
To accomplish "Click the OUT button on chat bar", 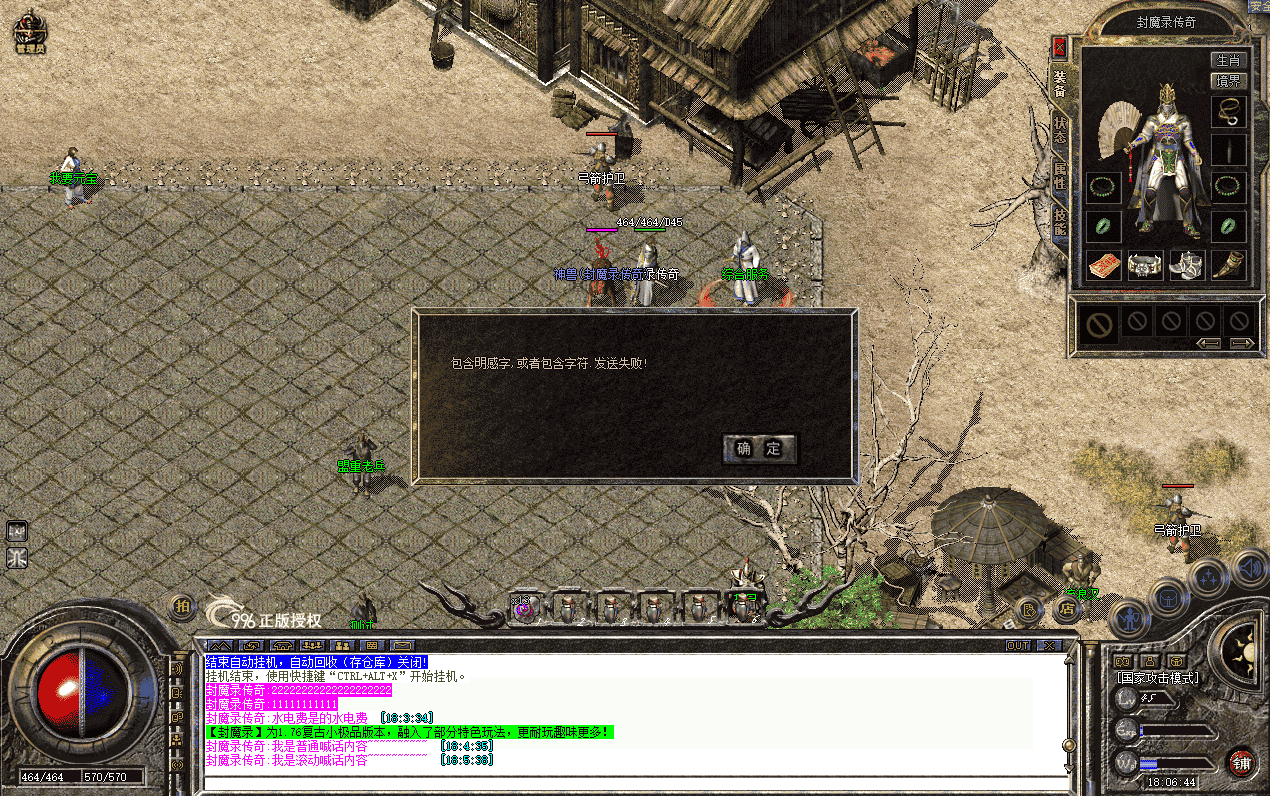I will [x=1018, y=645].
